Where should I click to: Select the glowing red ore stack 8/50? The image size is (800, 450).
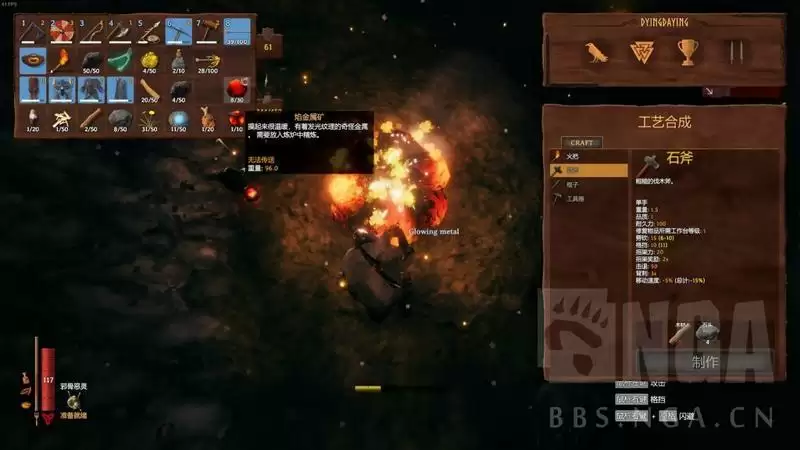[x=236, y=90]
